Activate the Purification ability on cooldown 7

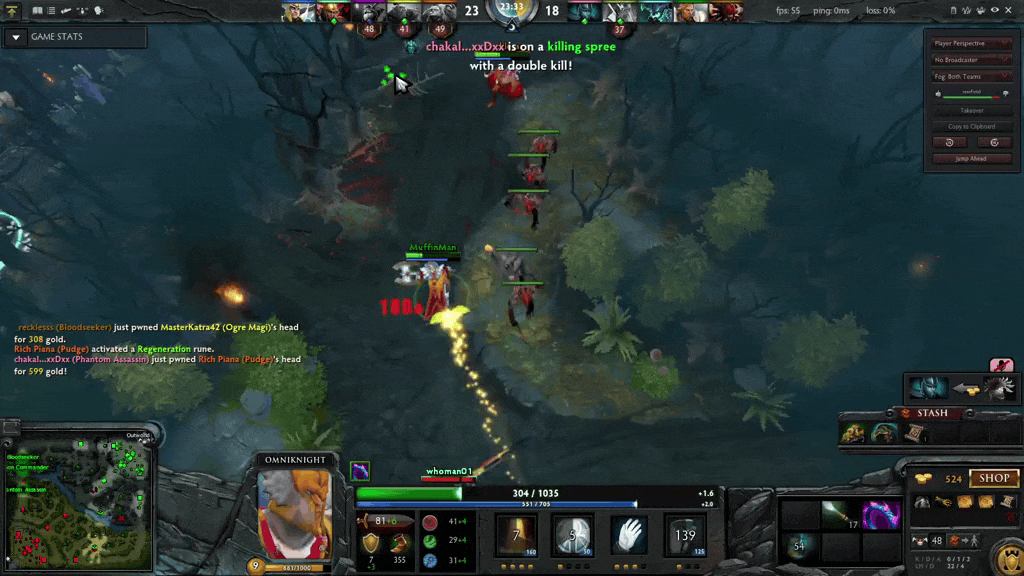point(517,535)
